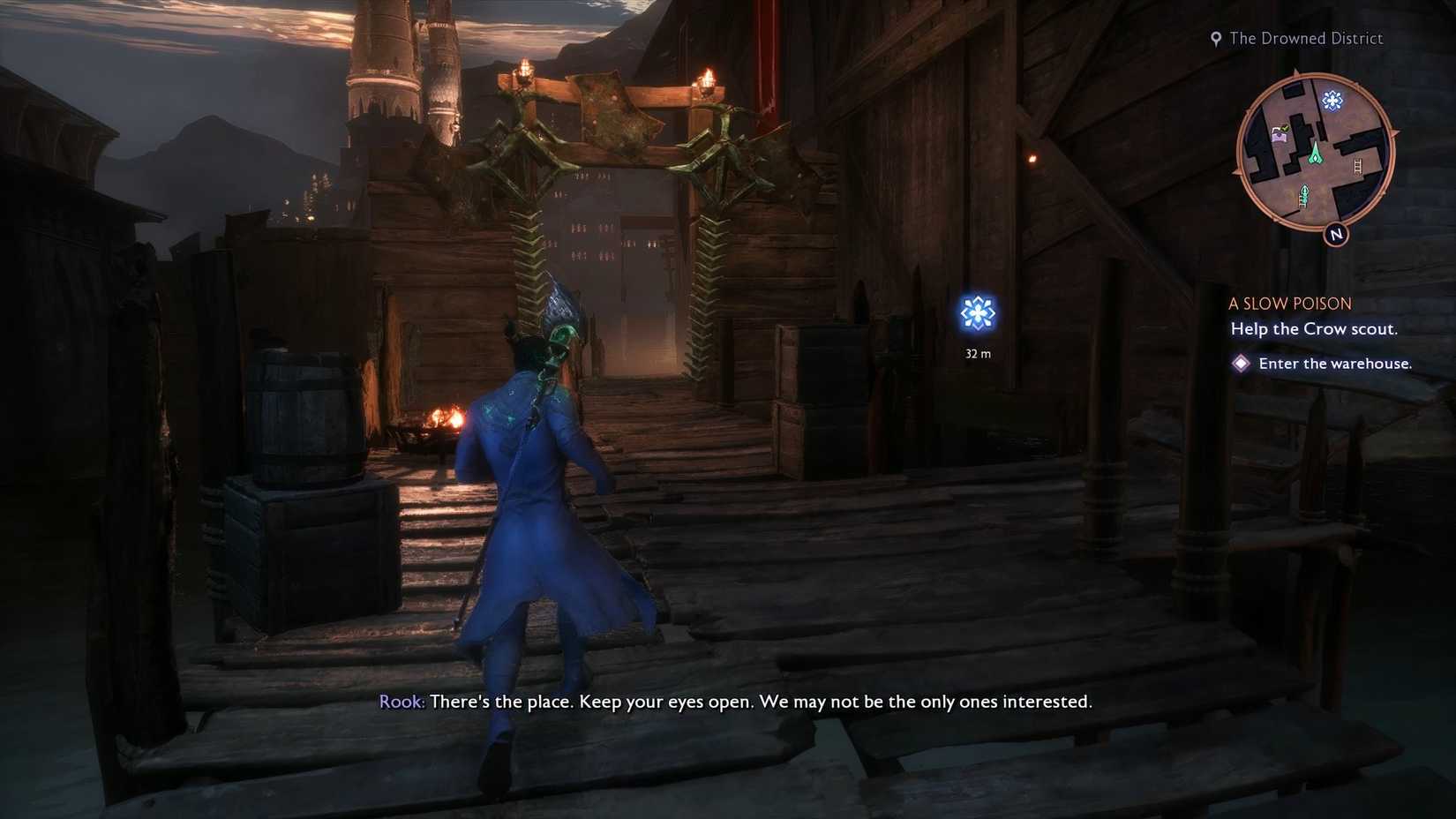
Task: Expand the Help the Crow scout description
Action: click(1313, 328)
